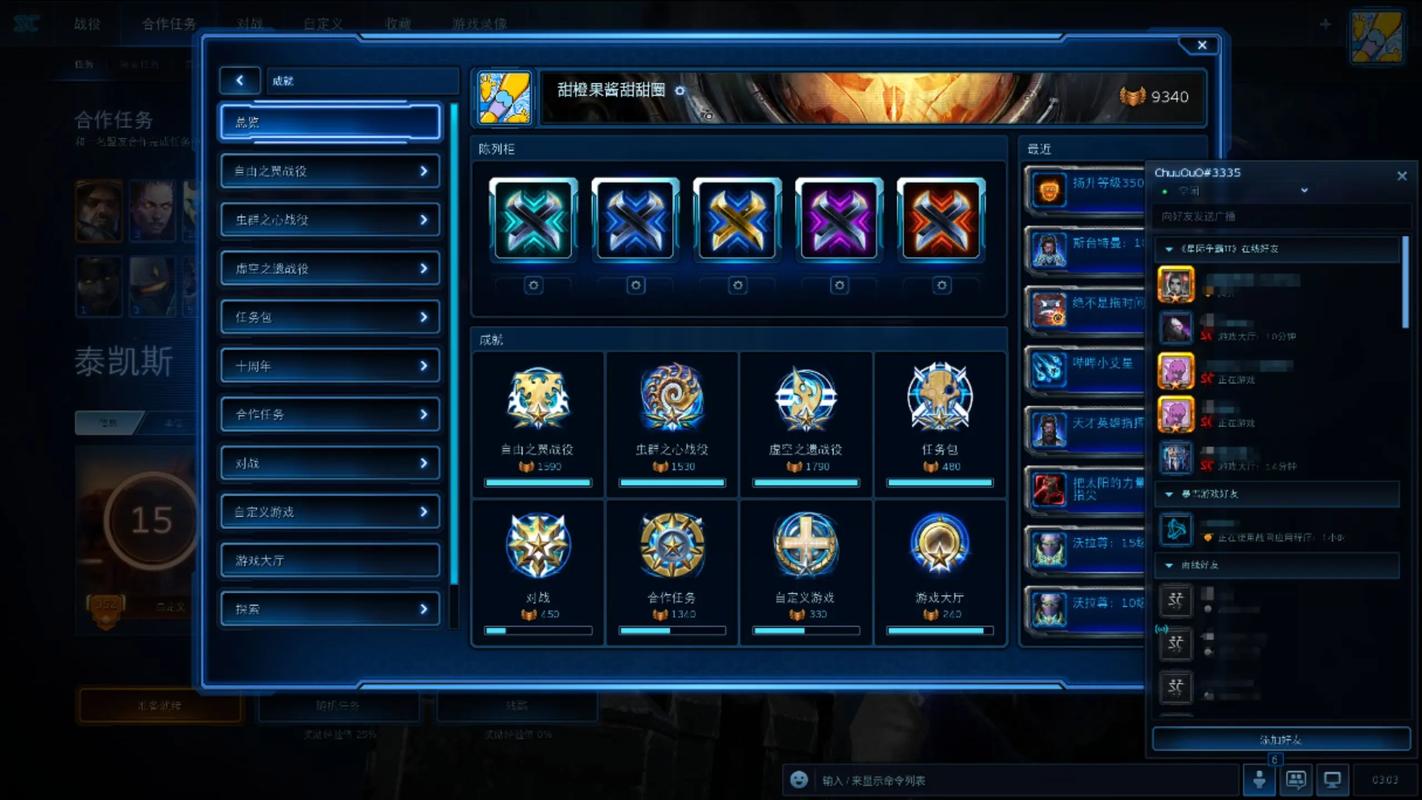Open the 自由之翼战役 achievement category
The image size is (1422, 800).
click(330, 171)
